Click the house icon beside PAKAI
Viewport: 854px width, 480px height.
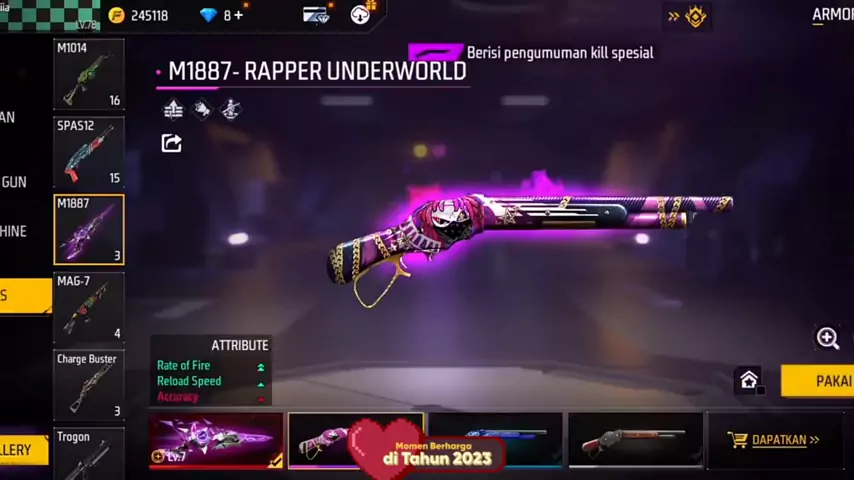point(749,380)
